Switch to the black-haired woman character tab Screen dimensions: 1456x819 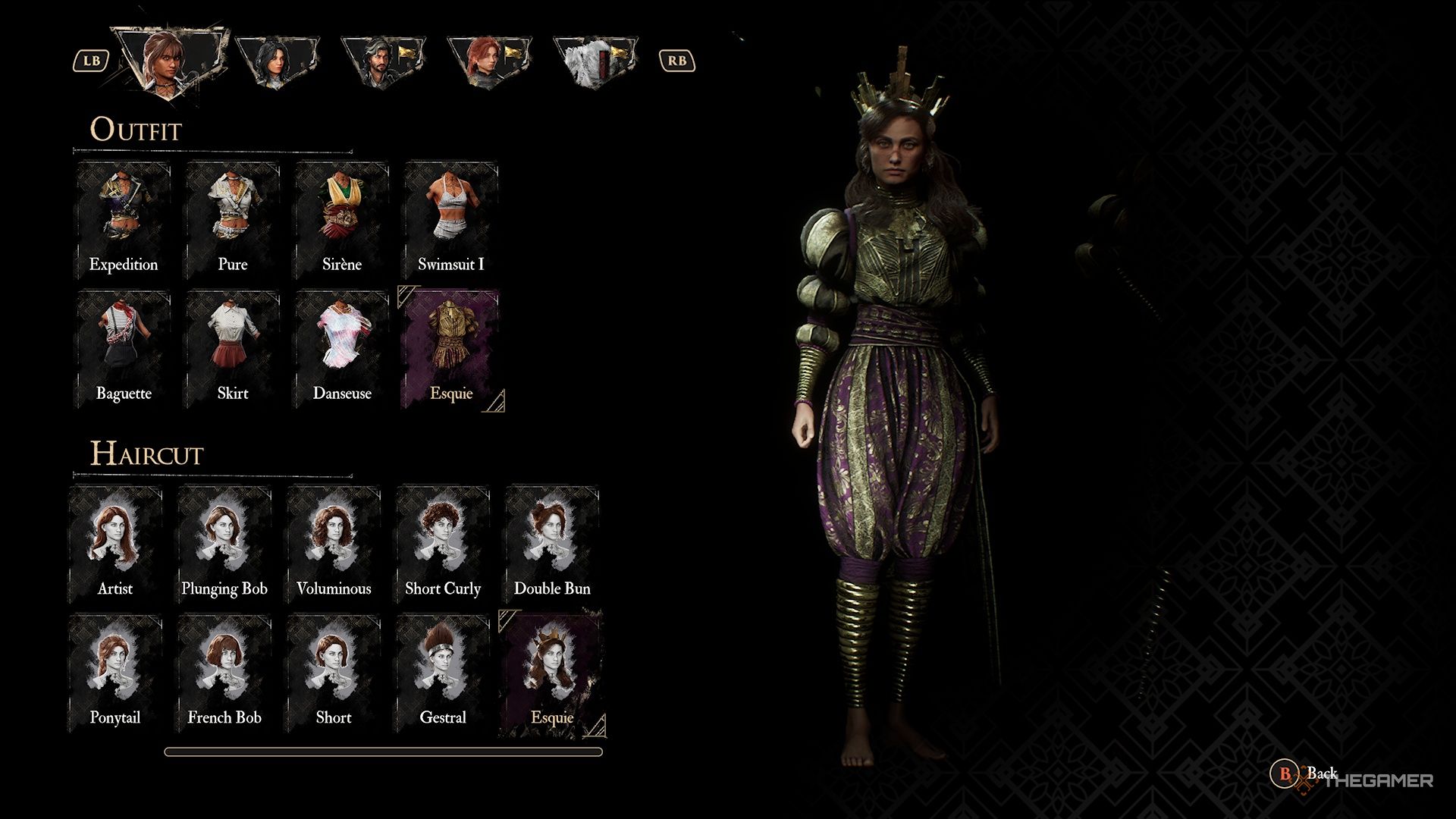coord(277,62)
